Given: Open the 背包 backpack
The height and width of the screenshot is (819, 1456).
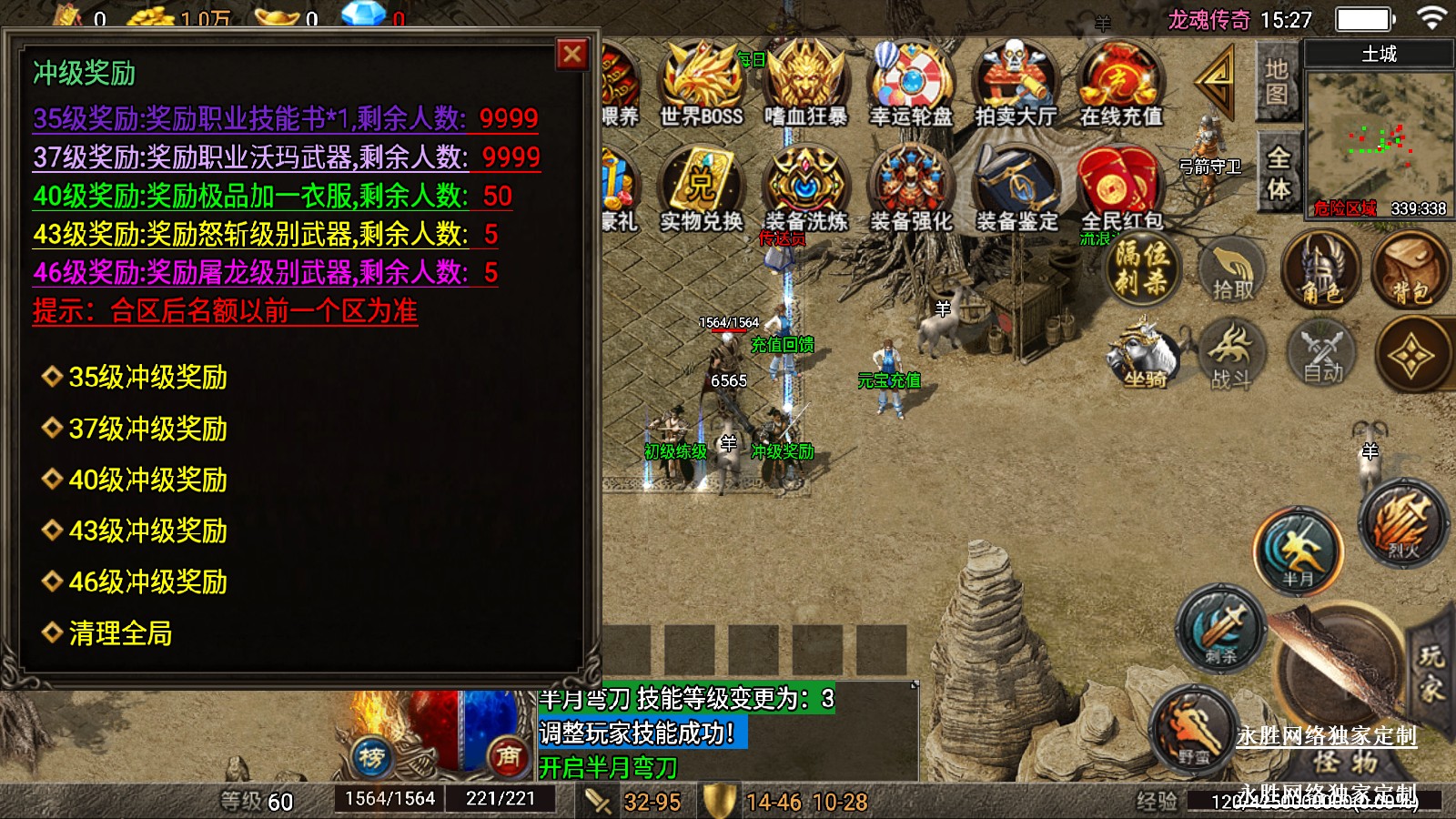Looking at the screenshot, I should [x=1410, y=271].
